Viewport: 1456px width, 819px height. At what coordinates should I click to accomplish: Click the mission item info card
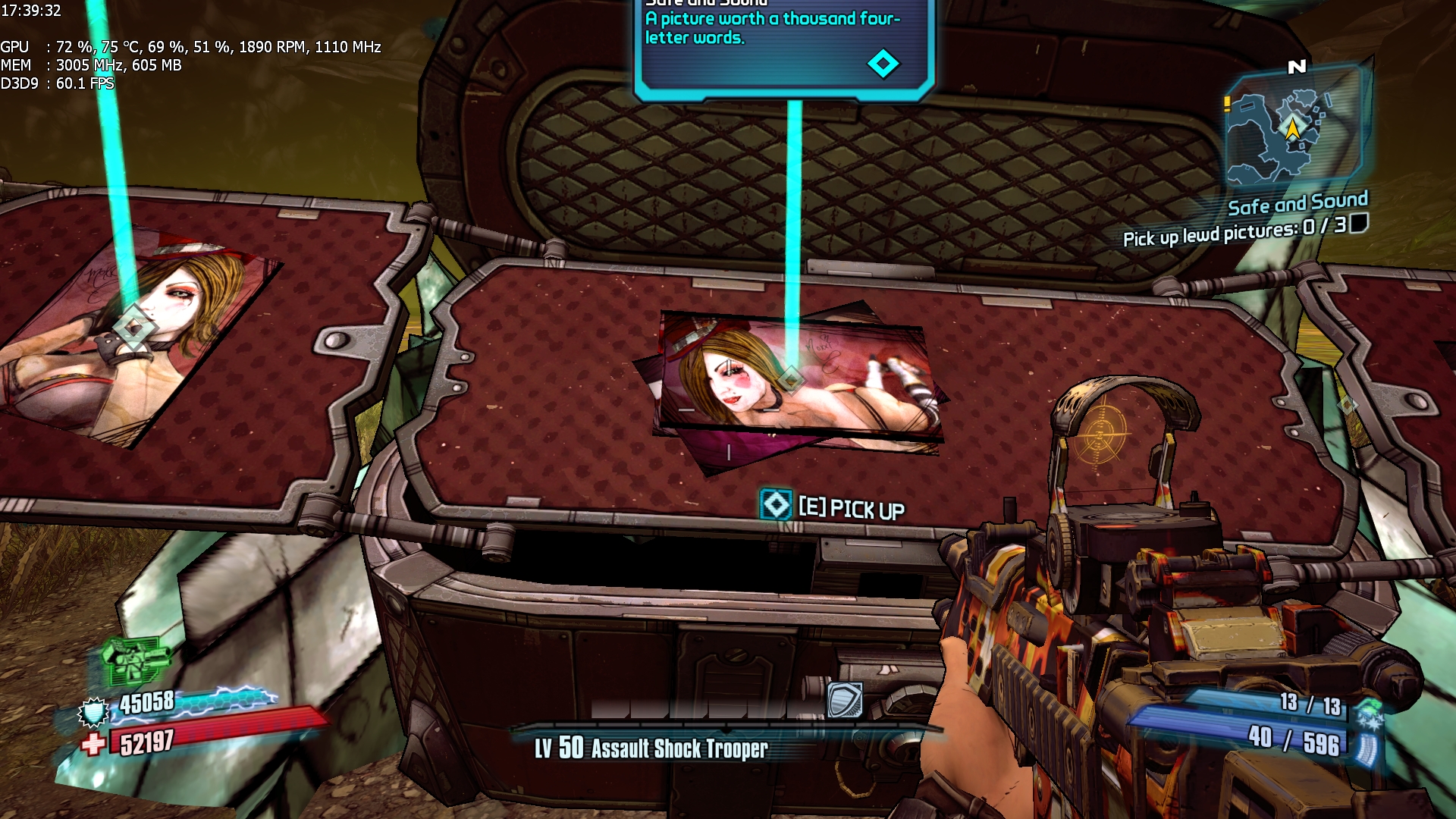[x=784, y=45]
